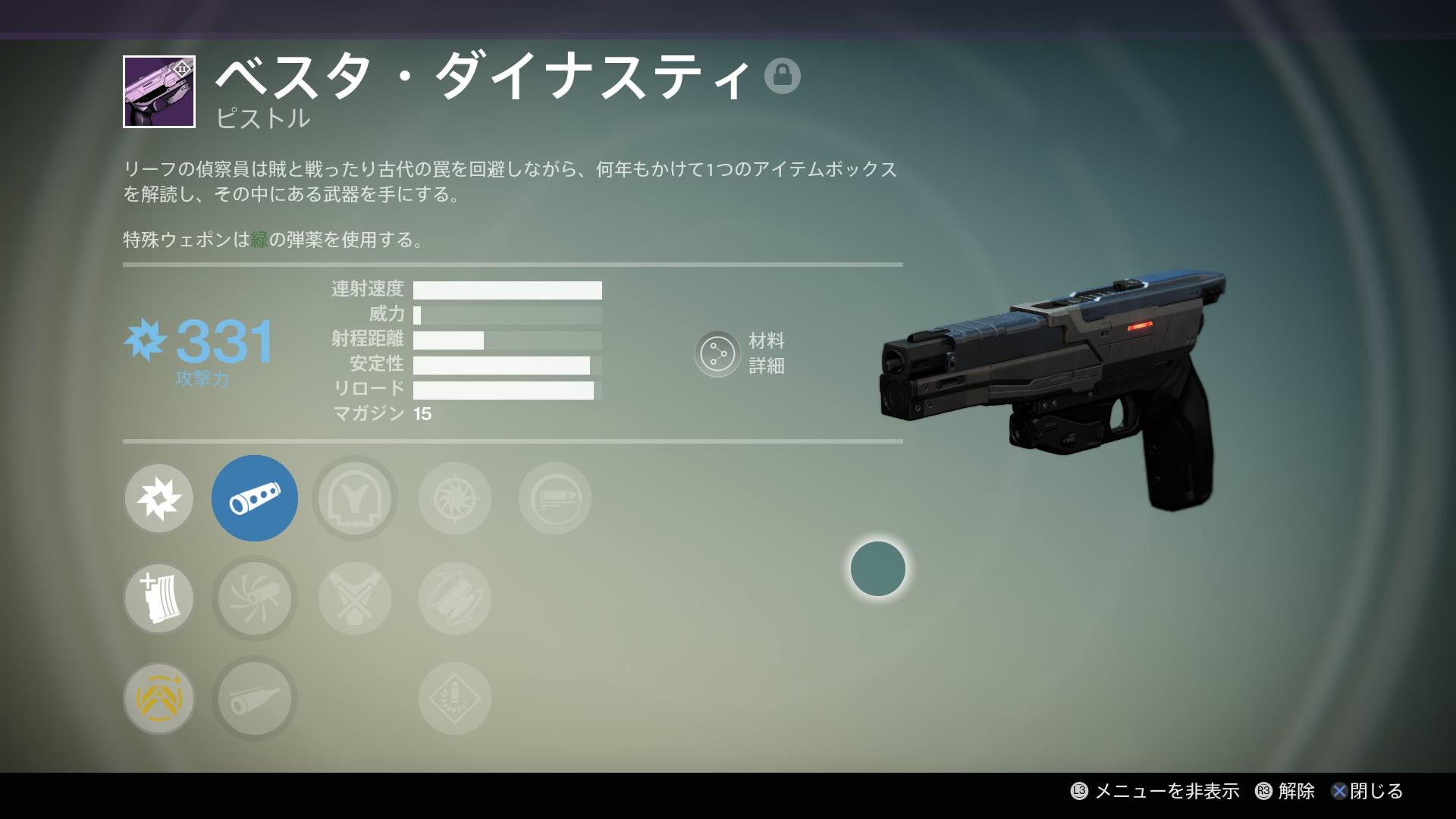1456x819 pixels.
Task: Select the yellow chevron upgrade node
Action: [x=159, y=698]
